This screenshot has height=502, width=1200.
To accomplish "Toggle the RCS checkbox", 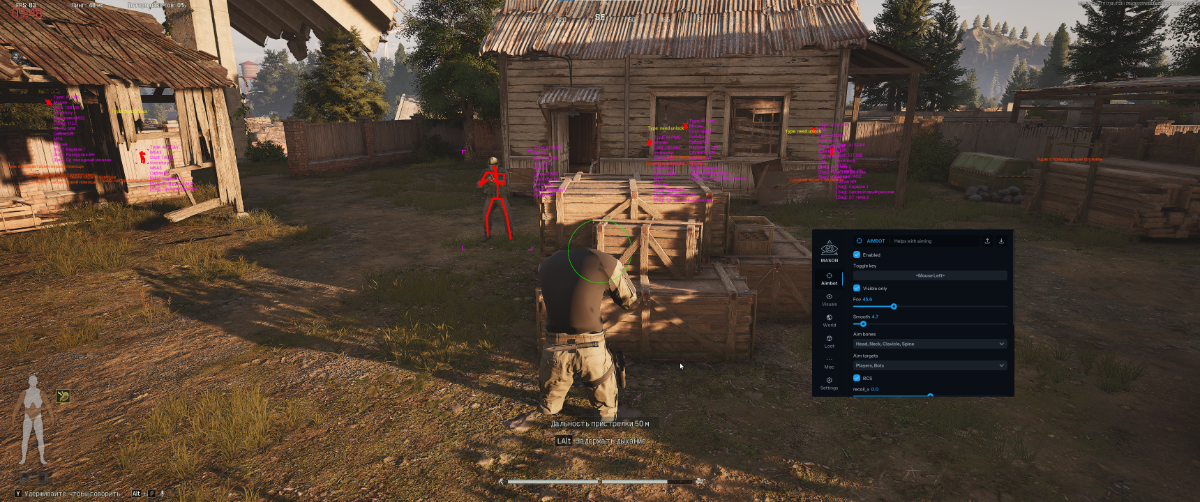I will (857, 378).
